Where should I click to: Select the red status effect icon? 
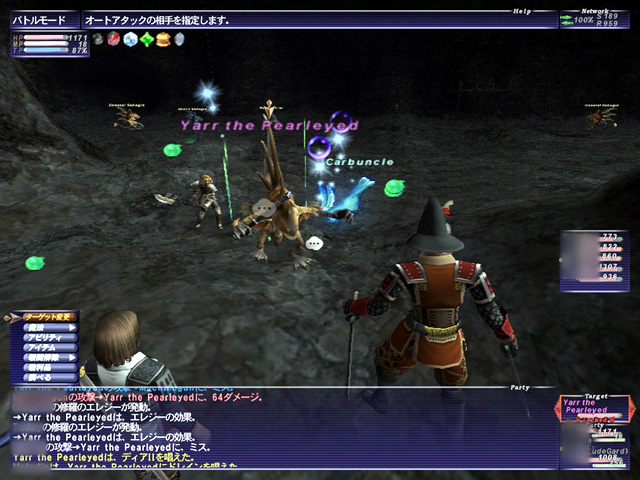coord(115,40)
